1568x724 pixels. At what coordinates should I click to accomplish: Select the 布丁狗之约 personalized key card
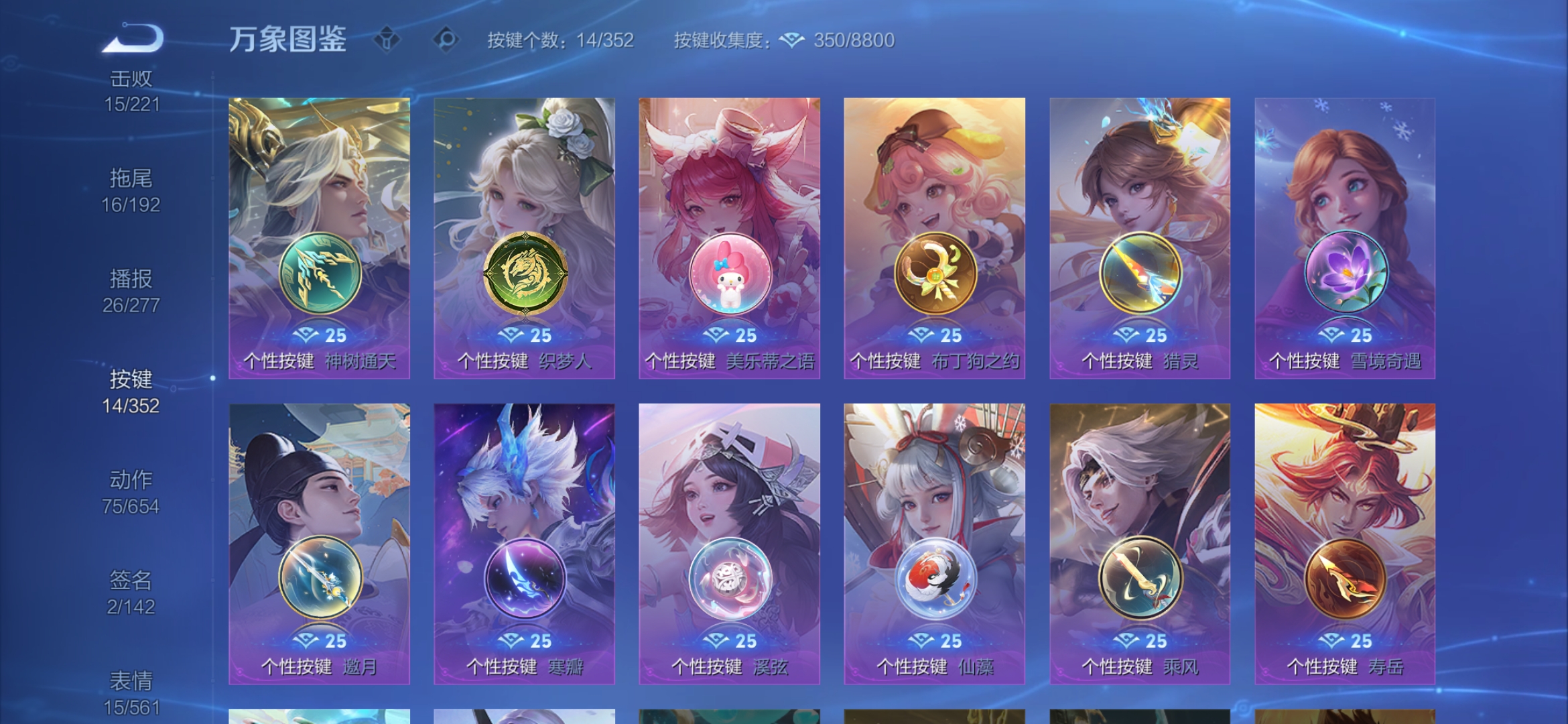[934, 235]
